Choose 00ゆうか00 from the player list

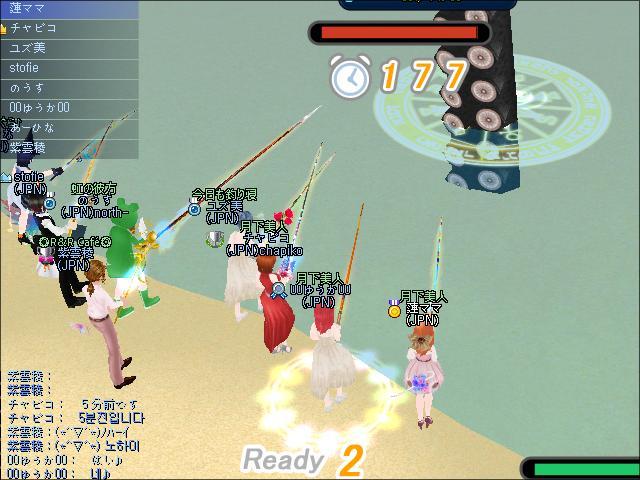(x=68, y=108)
